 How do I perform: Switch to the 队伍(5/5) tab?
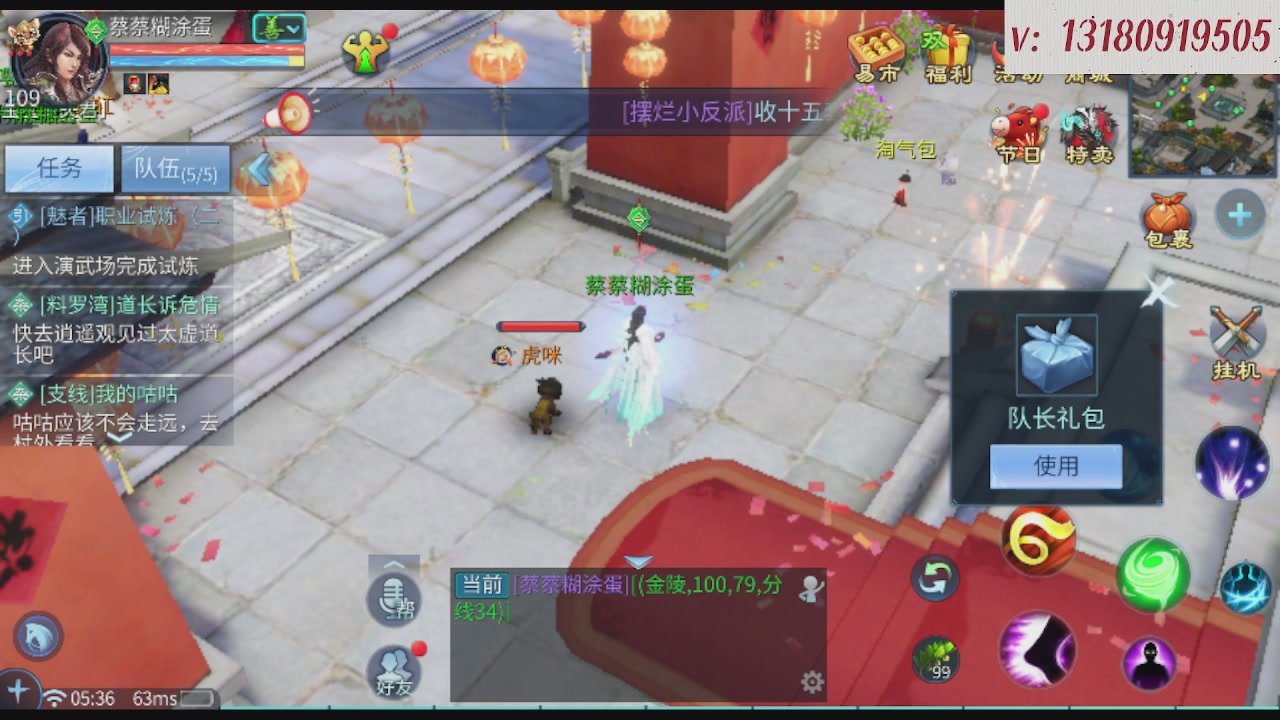(174, 168)
